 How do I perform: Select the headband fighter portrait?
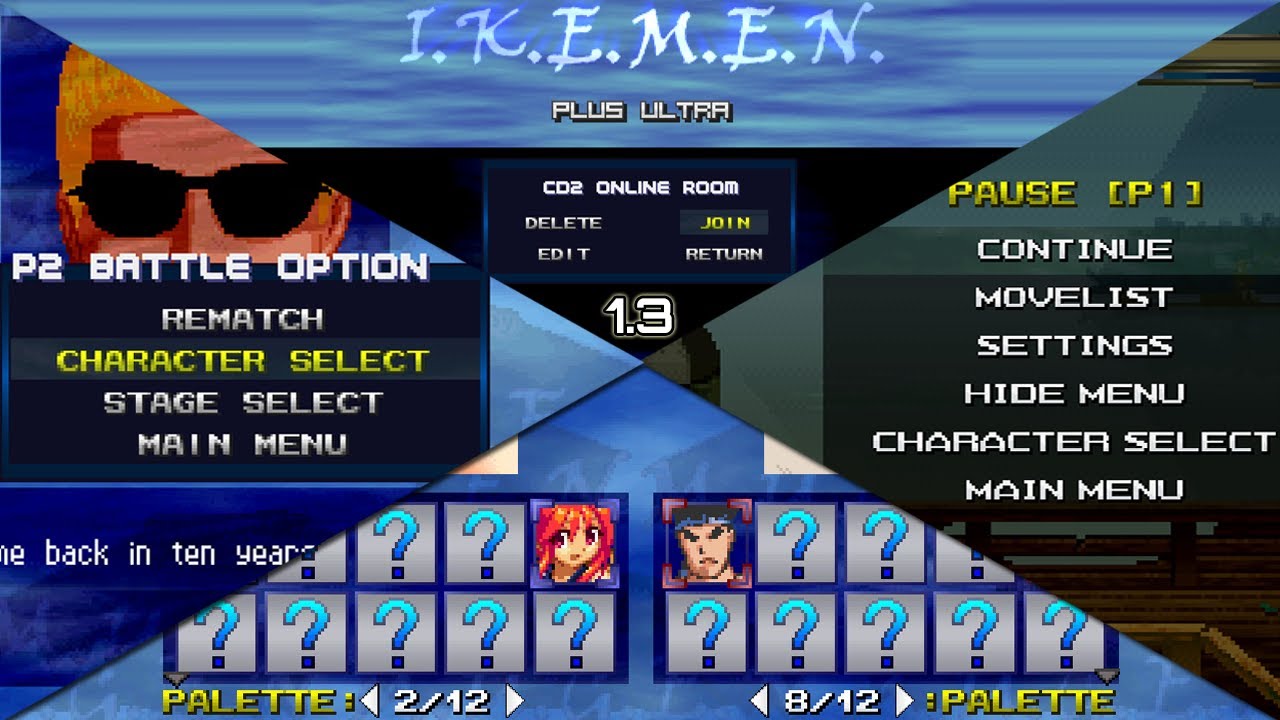(707, 544)
